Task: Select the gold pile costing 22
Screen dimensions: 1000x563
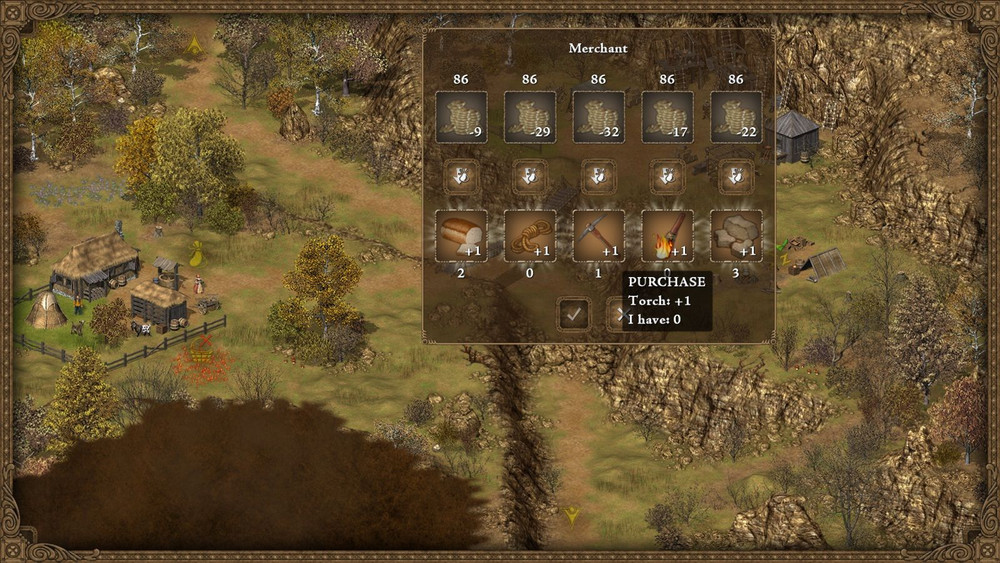Action: click(736, 117)
